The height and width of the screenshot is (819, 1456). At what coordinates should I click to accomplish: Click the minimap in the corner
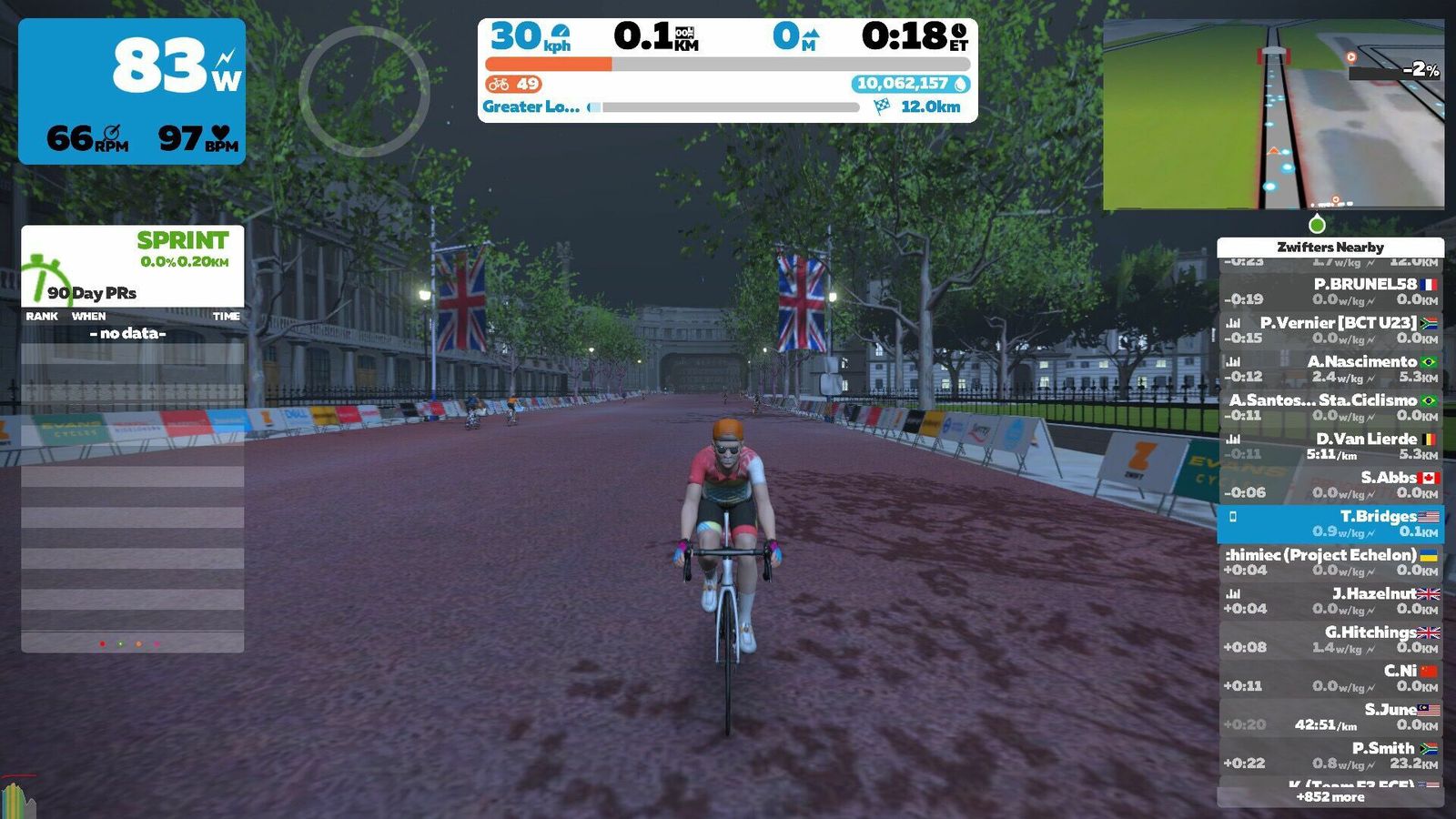point(1273,115)
